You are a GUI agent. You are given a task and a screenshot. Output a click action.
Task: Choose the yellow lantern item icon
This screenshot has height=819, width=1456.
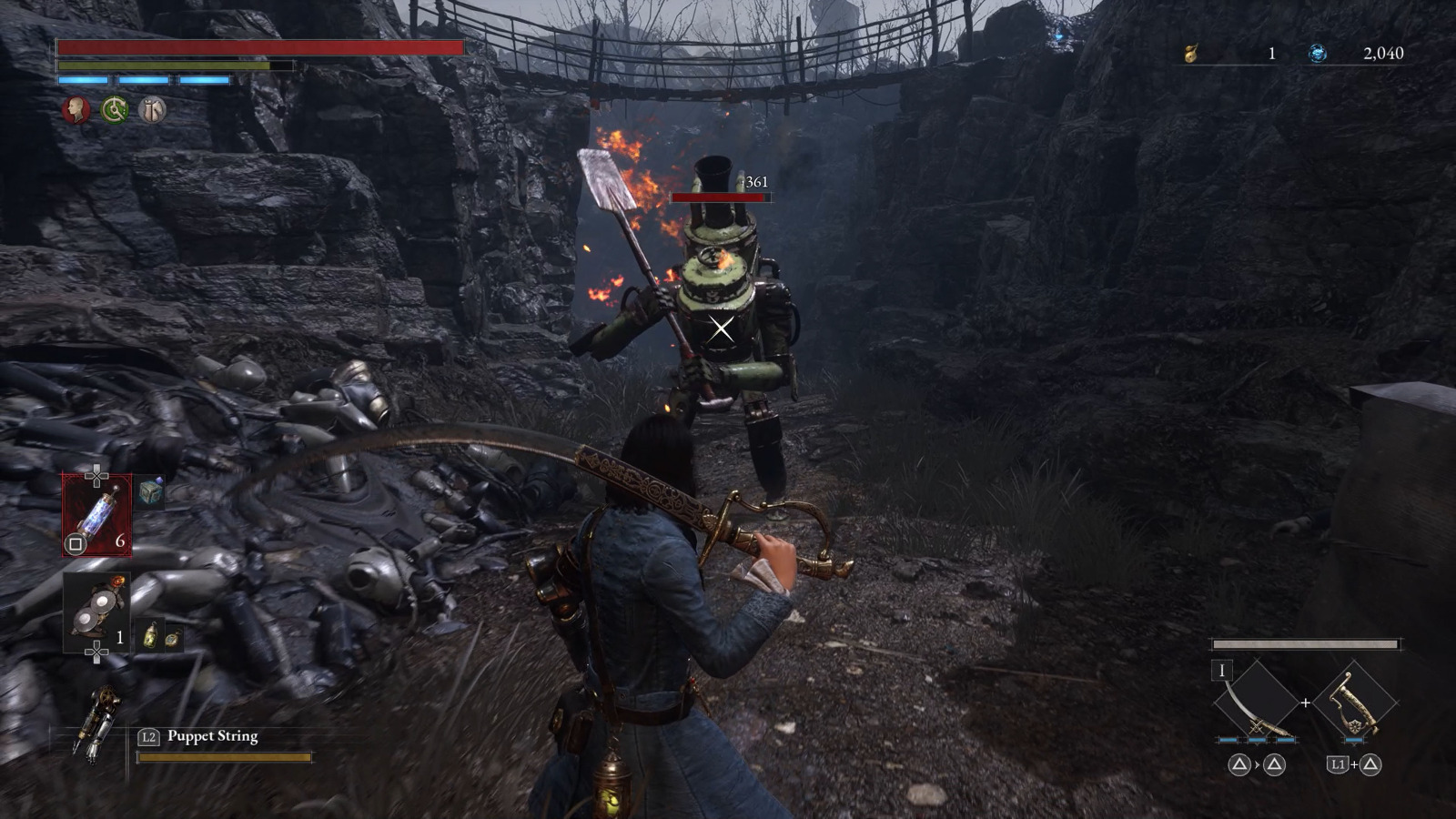click(x=150, y=636)
